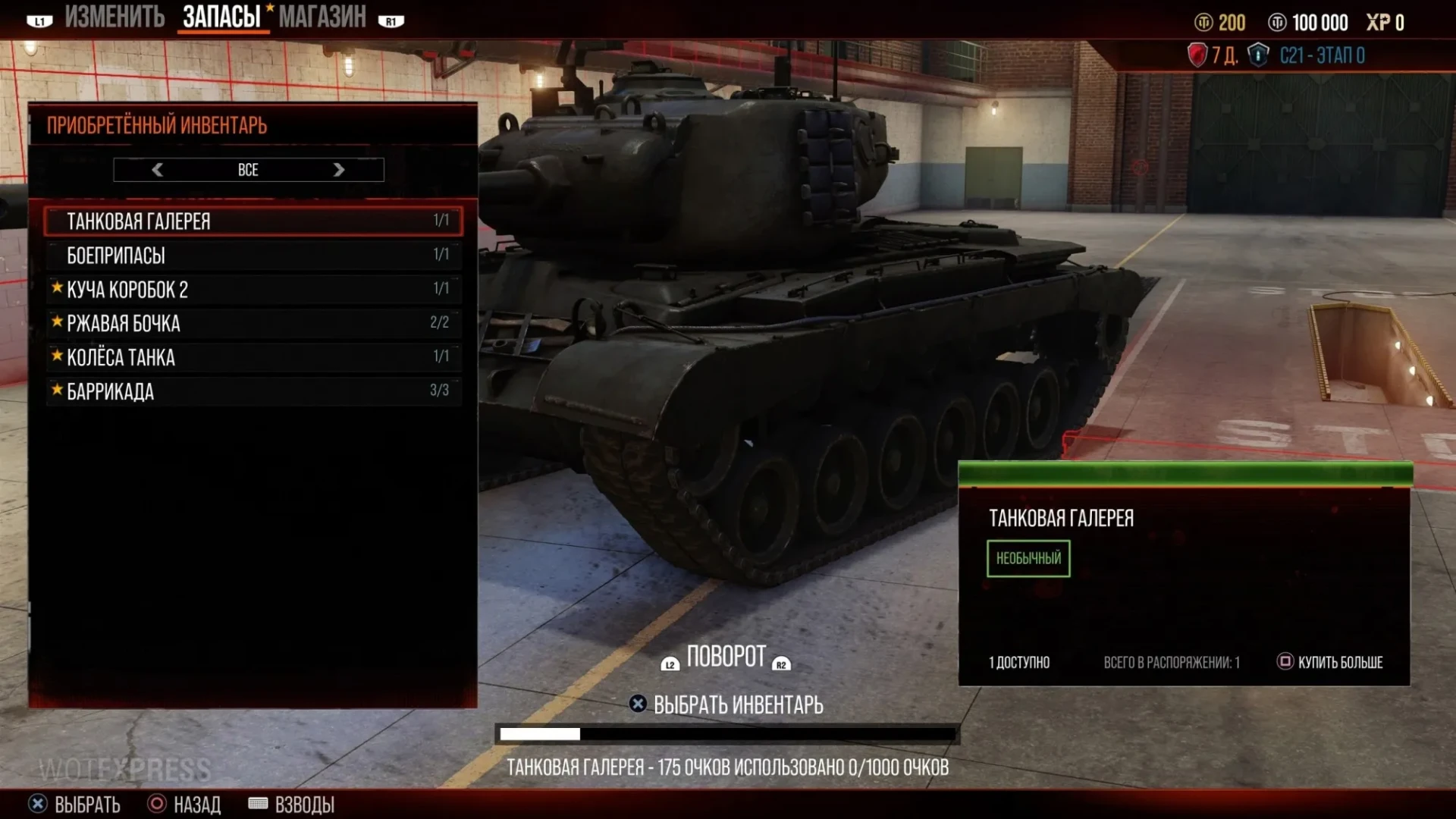Activate ВЫБРАТЬ ИНВЕНТАРЬ above the points bar
This screenshot has height=819, width=1456.
[x=726, y=704]
